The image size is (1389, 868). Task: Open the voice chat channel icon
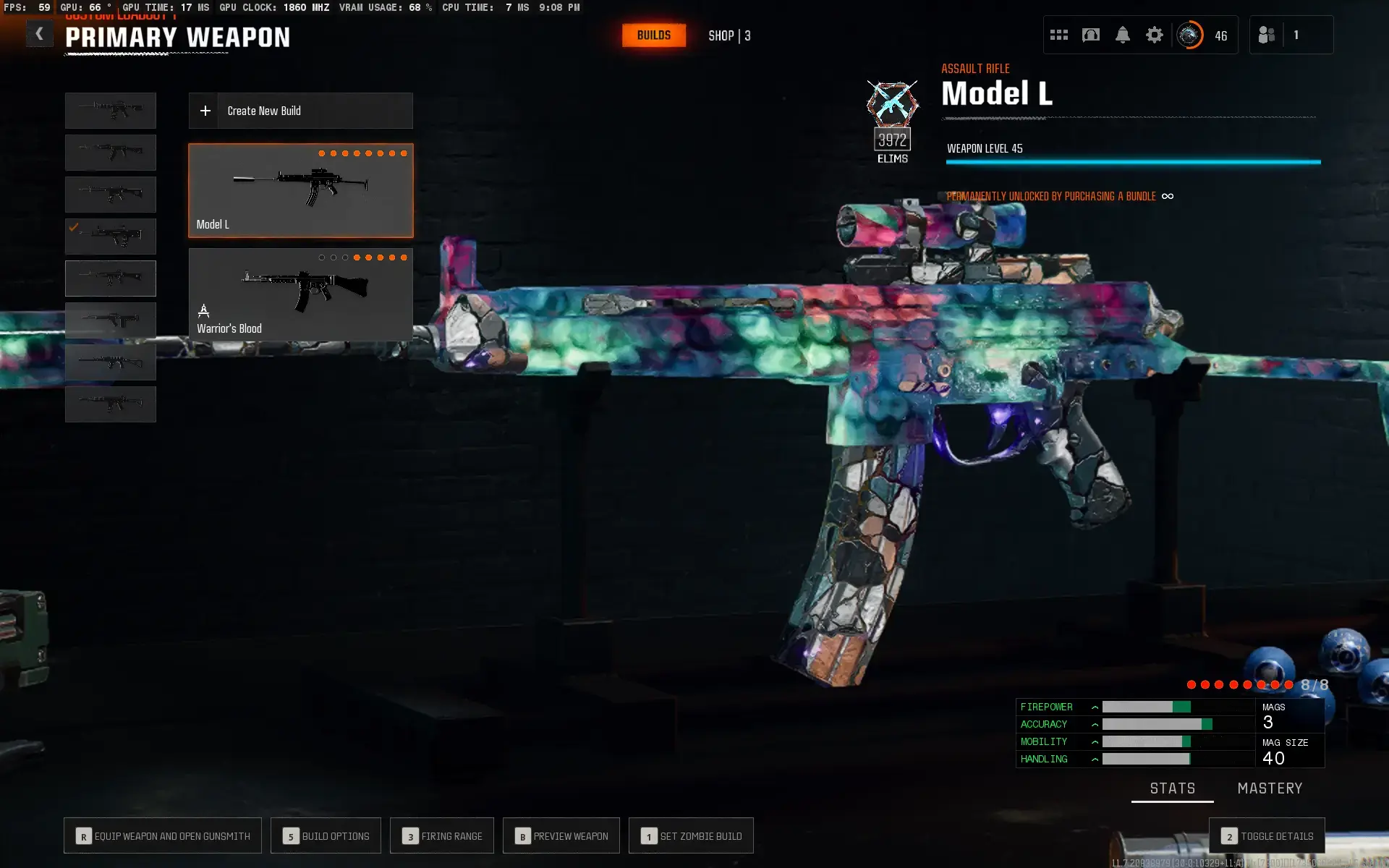point(1090,34)
